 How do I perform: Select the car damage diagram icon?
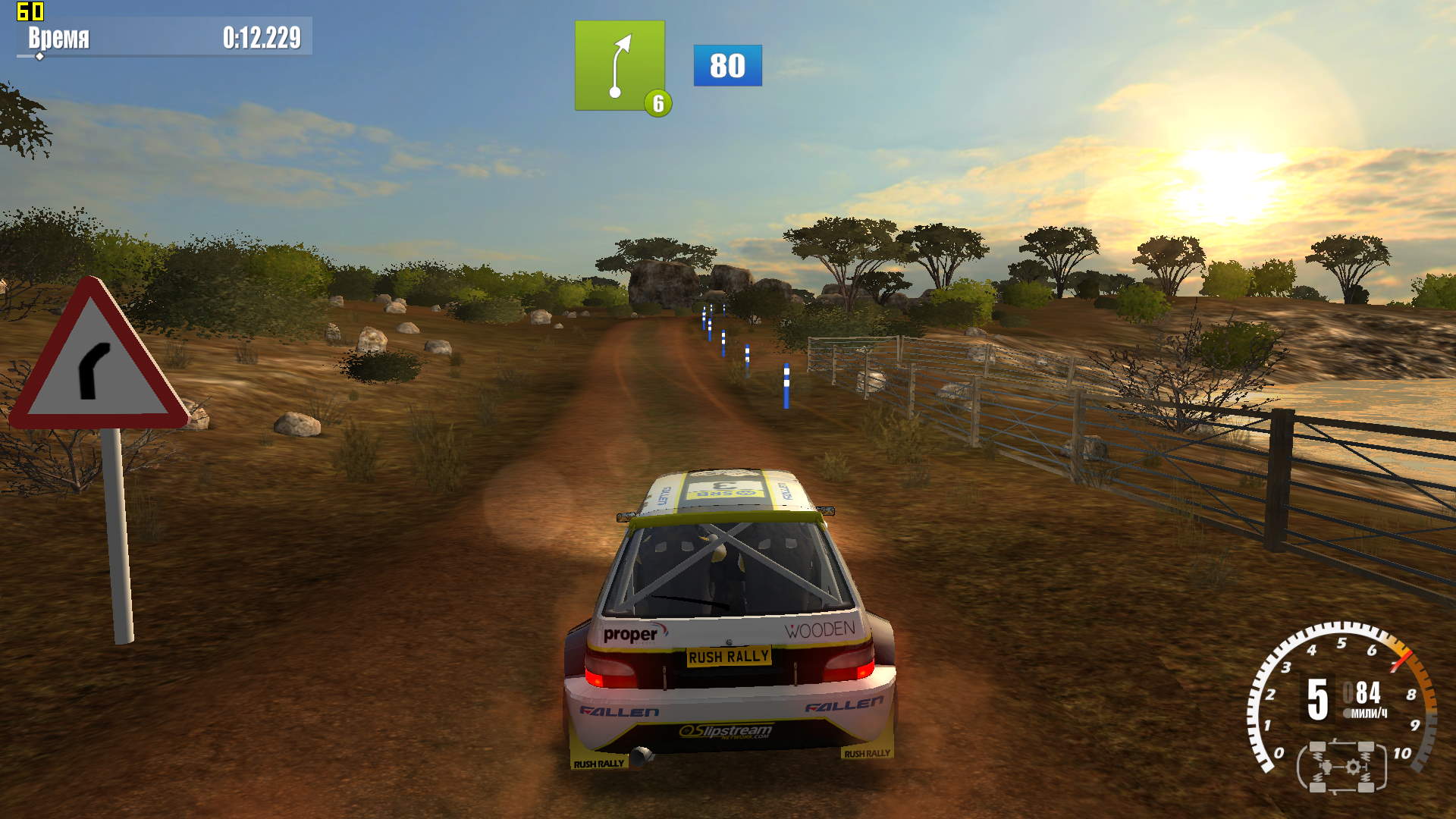[1341, 767]
